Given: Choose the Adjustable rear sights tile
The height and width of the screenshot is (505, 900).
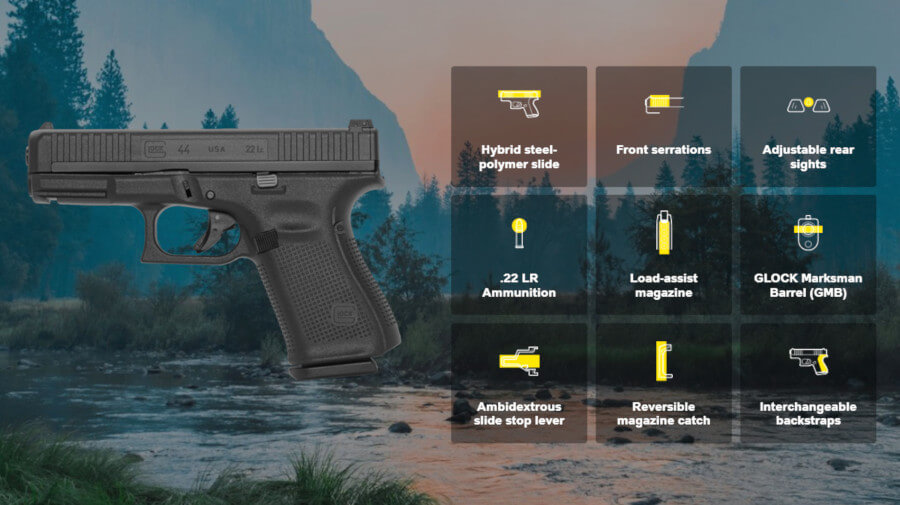Looking at the screenshot, I should (x=807, y=127).
